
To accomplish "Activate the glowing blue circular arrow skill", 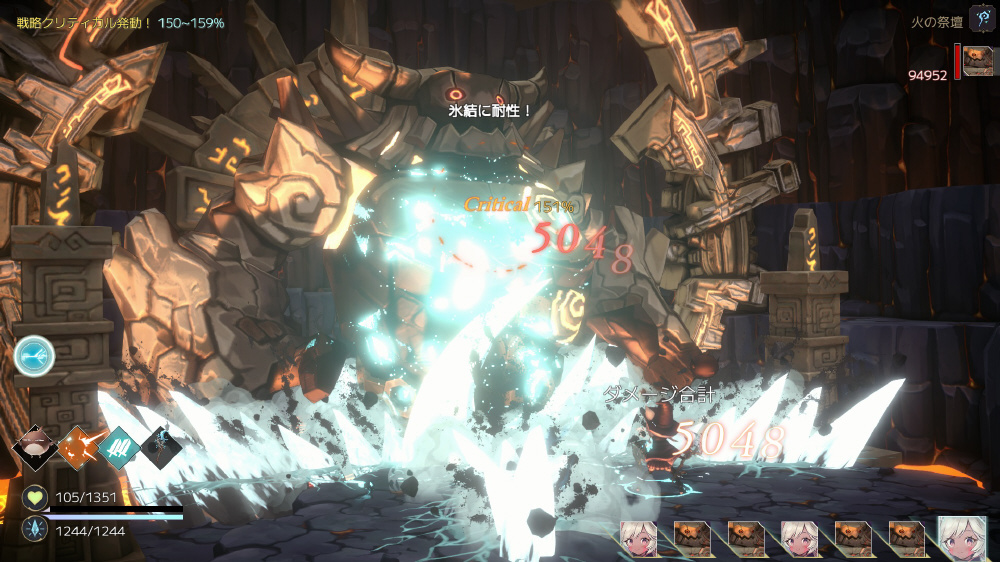I will tap(34, 355).
